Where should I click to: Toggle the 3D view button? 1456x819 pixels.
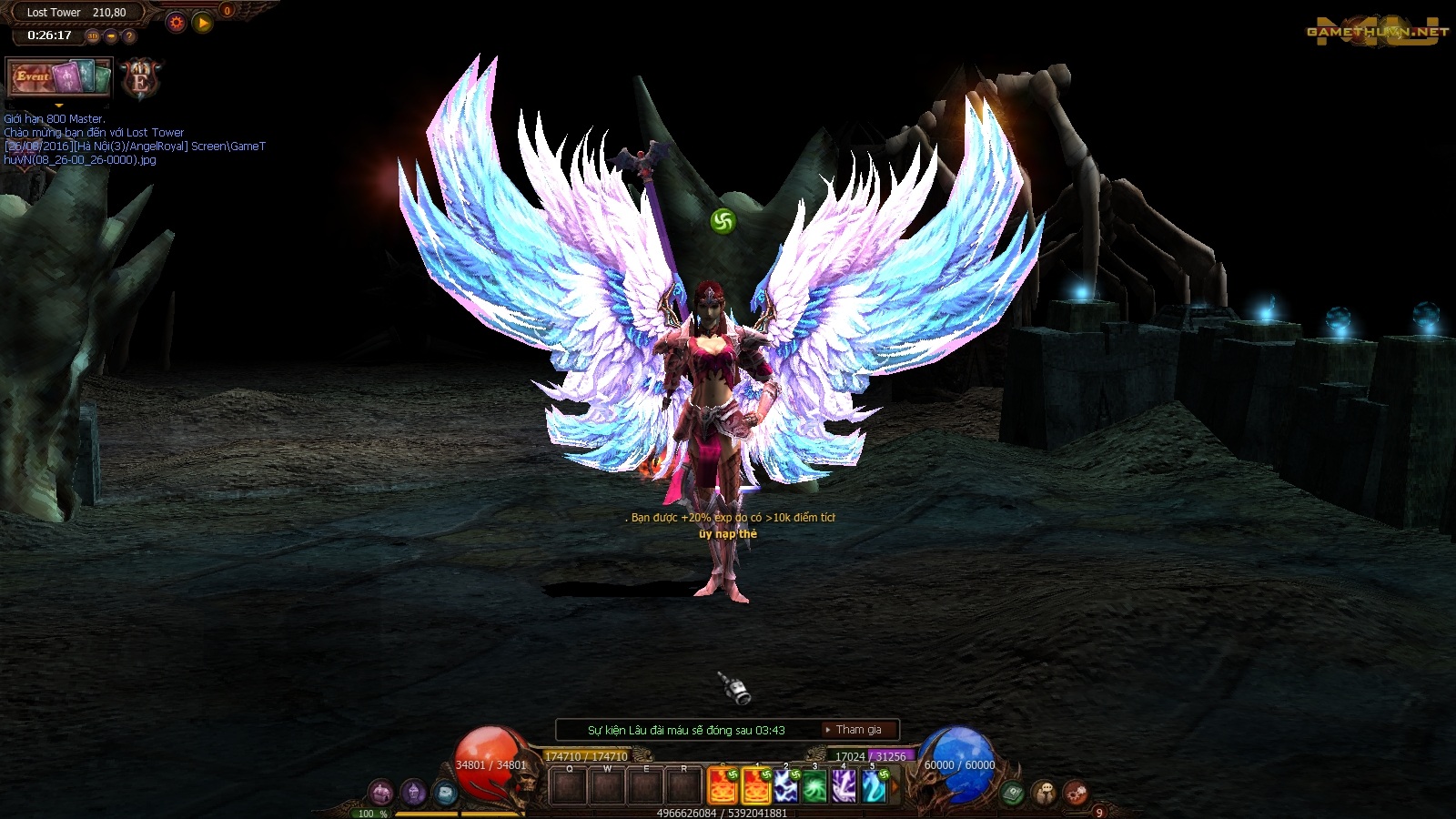[93, 36]
